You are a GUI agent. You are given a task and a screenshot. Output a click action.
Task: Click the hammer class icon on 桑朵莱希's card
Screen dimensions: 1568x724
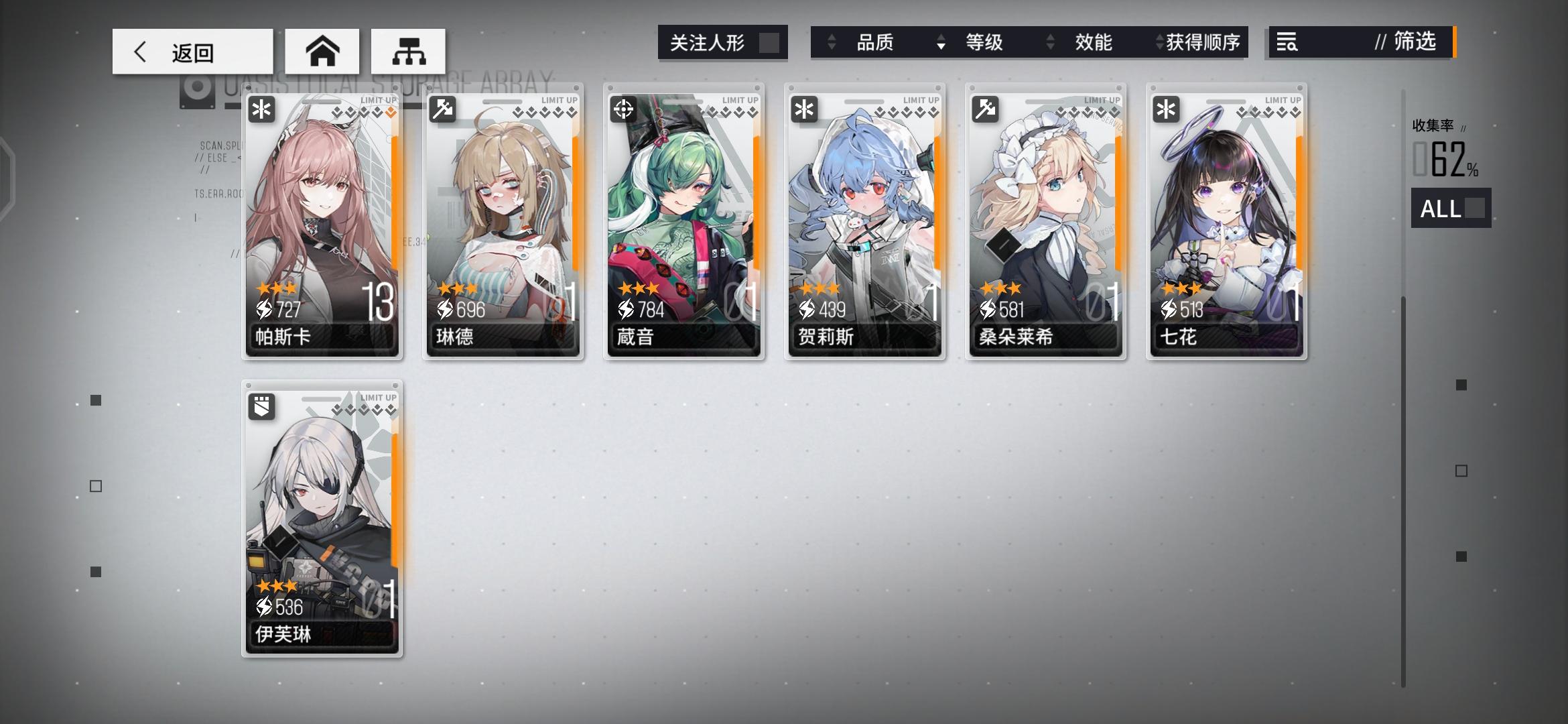click(x=986, y=109)
